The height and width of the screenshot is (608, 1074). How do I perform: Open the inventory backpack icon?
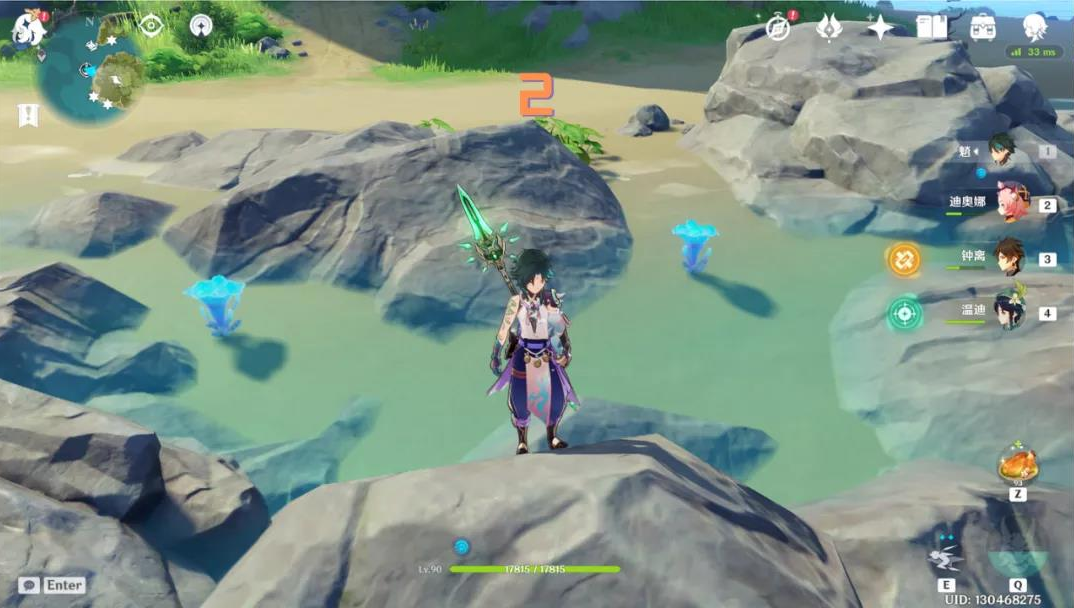(x=983, y=28)
